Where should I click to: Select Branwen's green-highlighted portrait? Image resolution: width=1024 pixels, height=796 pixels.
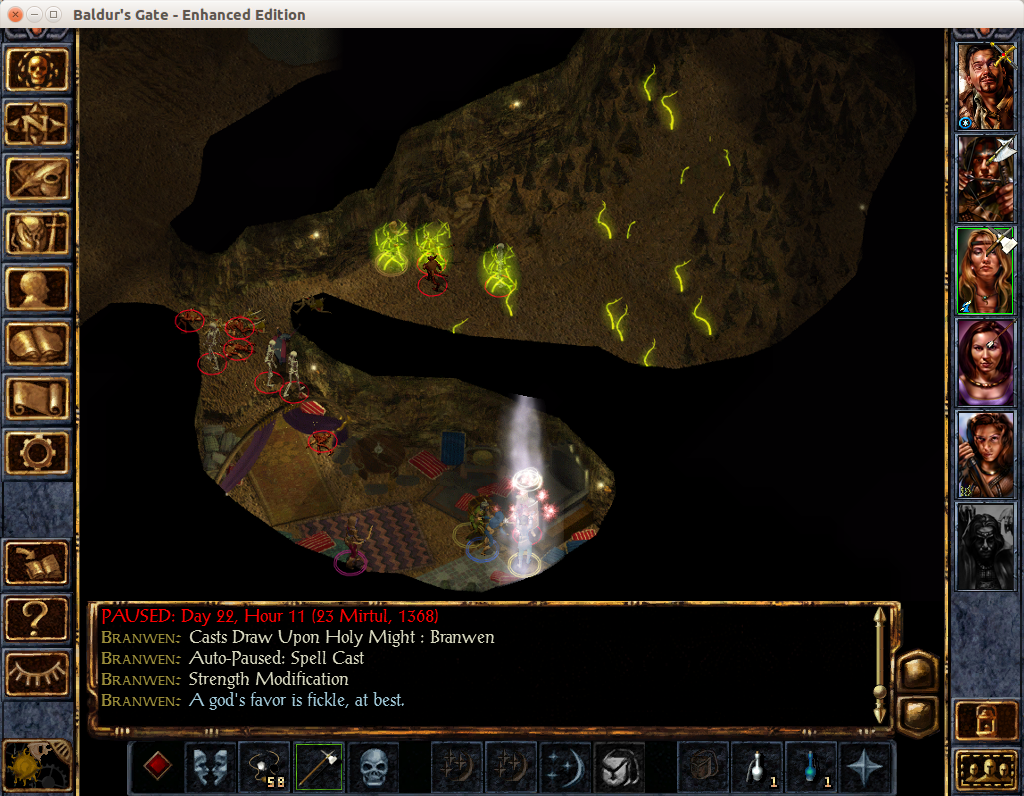coord(986,270)
